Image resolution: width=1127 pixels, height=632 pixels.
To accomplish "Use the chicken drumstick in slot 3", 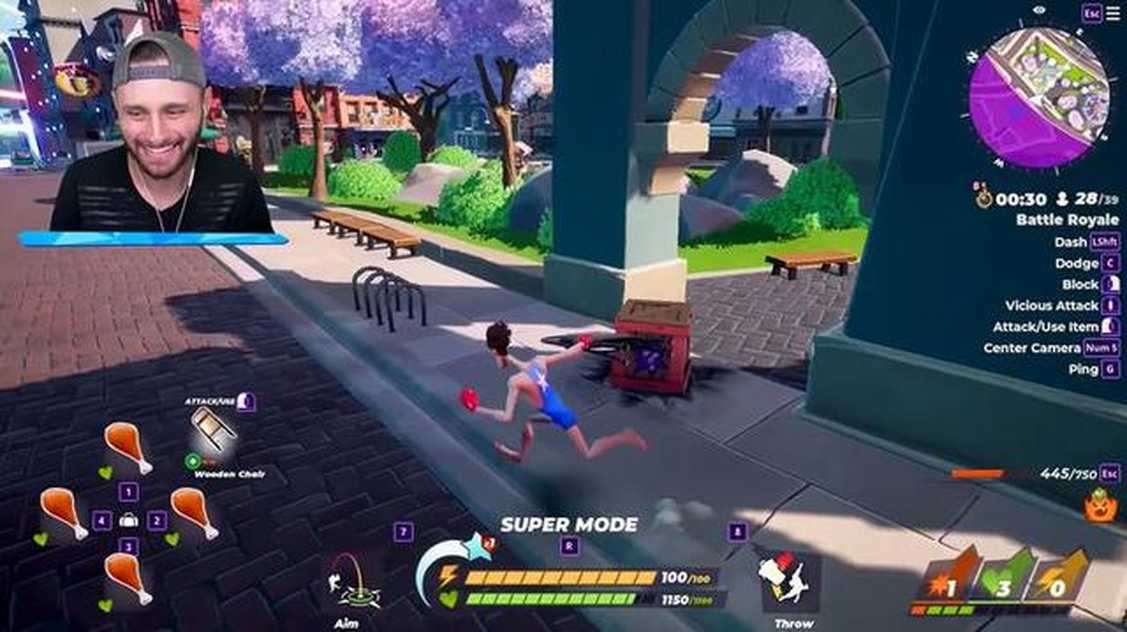I will point(127,578).
